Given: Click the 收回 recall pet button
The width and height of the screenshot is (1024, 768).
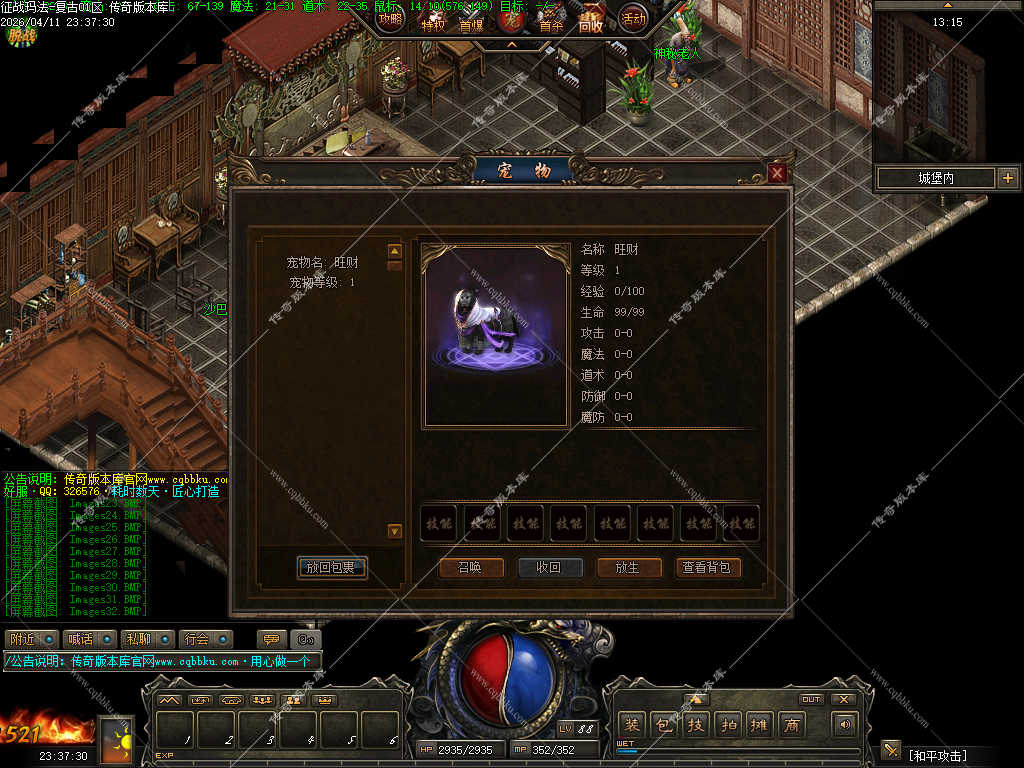Looking at the screenshot, I should point(549,567).
